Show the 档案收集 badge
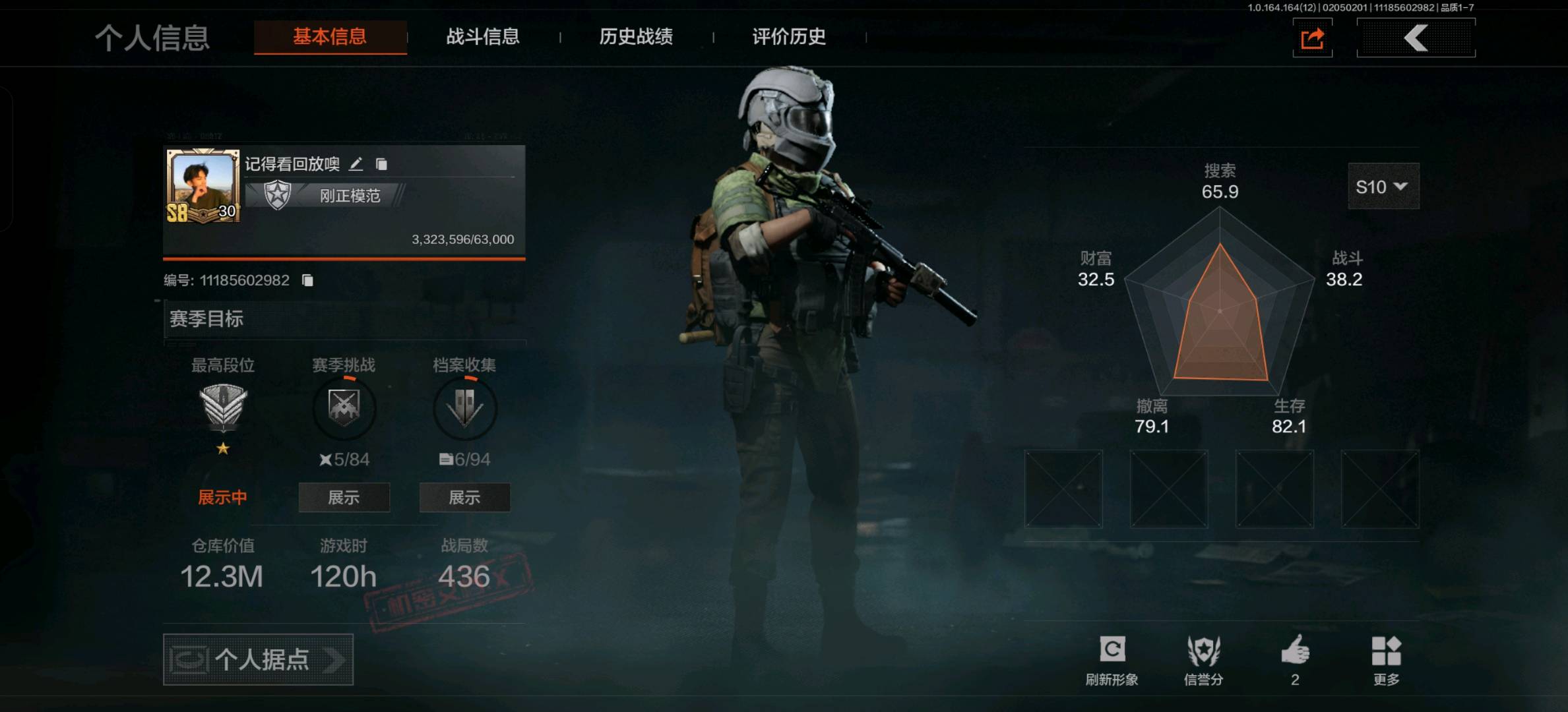 coord(464,498)
